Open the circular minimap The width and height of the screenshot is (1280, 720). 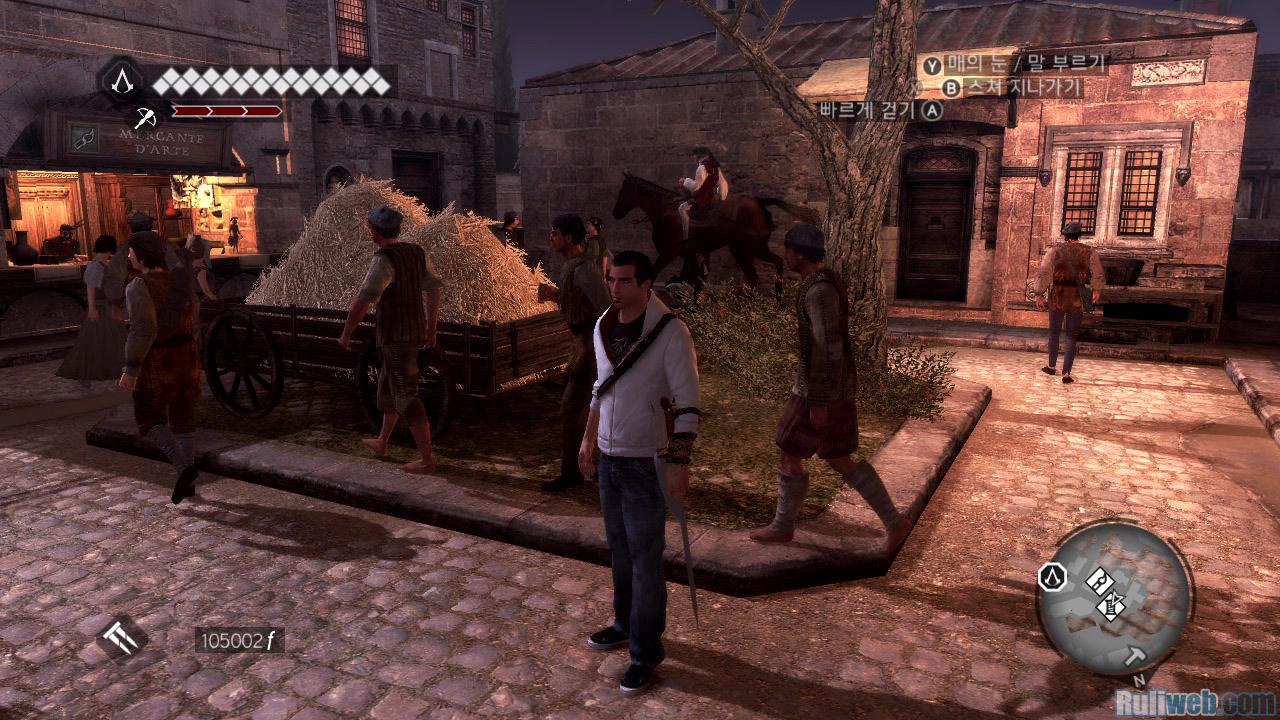(x=1114, y=596)
